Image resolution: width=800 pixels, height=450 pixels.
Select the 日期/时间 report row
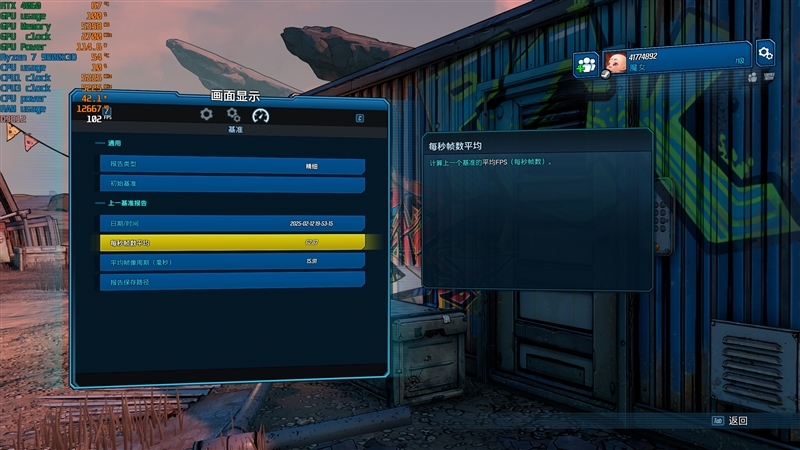pos(231,223)
